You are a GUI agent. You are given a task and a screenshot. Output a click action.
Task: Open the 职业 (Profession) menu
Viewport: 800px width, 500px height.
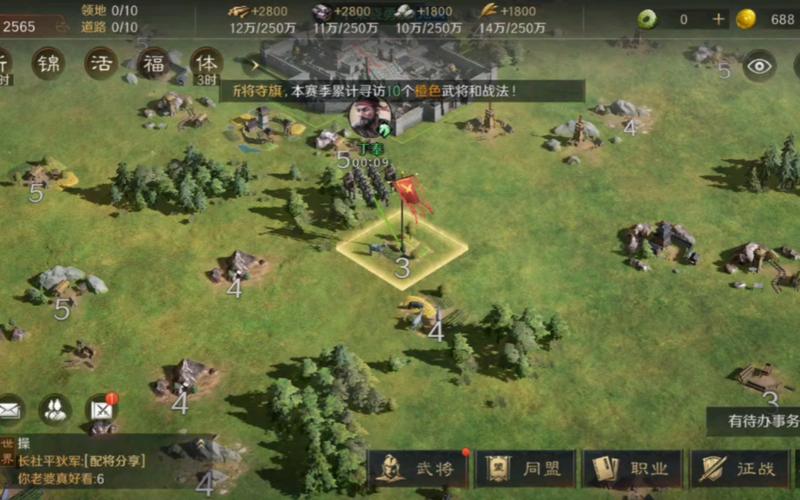(632, 468)
